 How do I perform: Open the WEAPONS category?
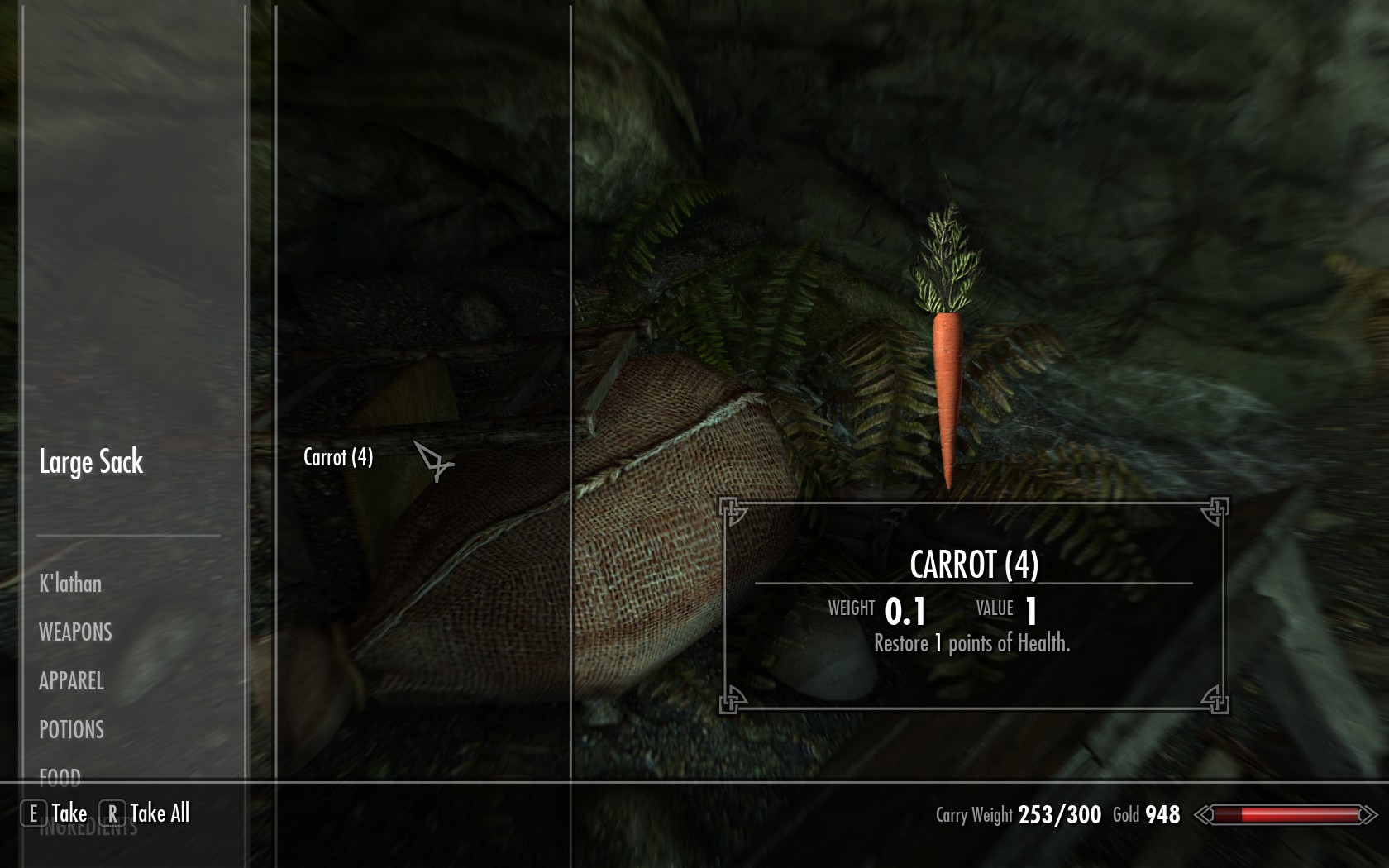coord(75,632)
